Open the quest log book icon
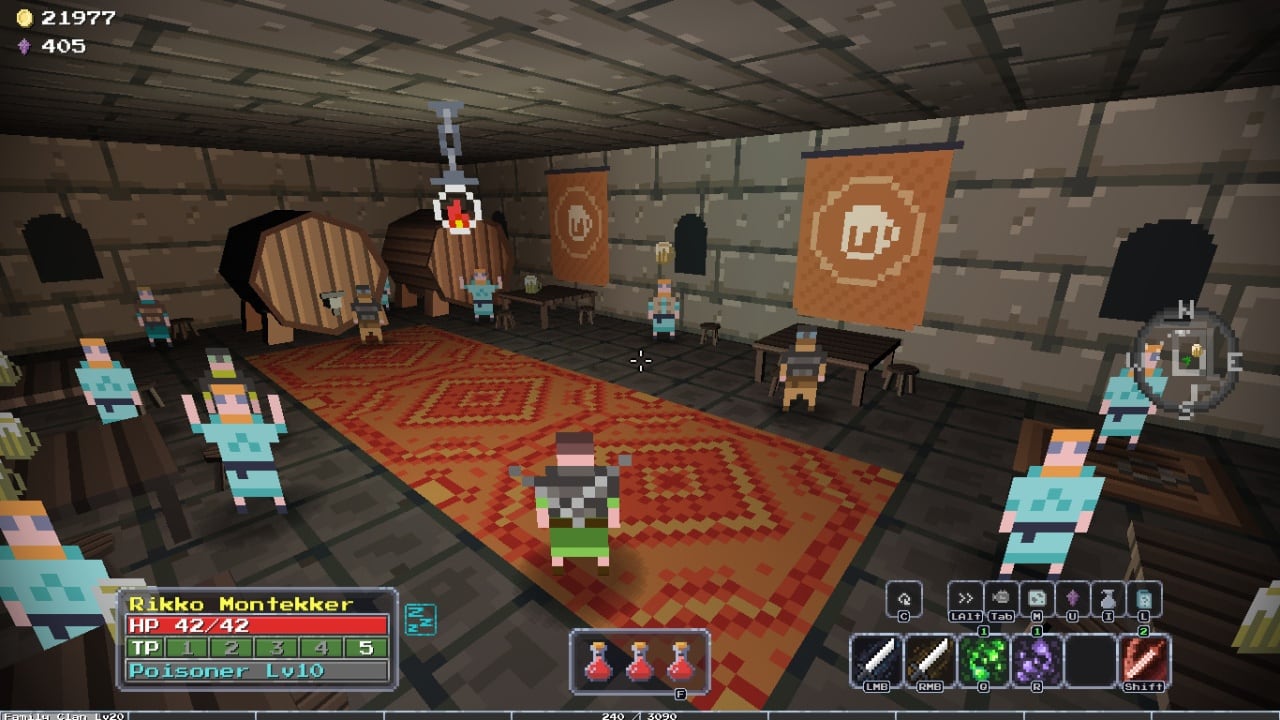 pyautogui.click(x=1144, y=597)
